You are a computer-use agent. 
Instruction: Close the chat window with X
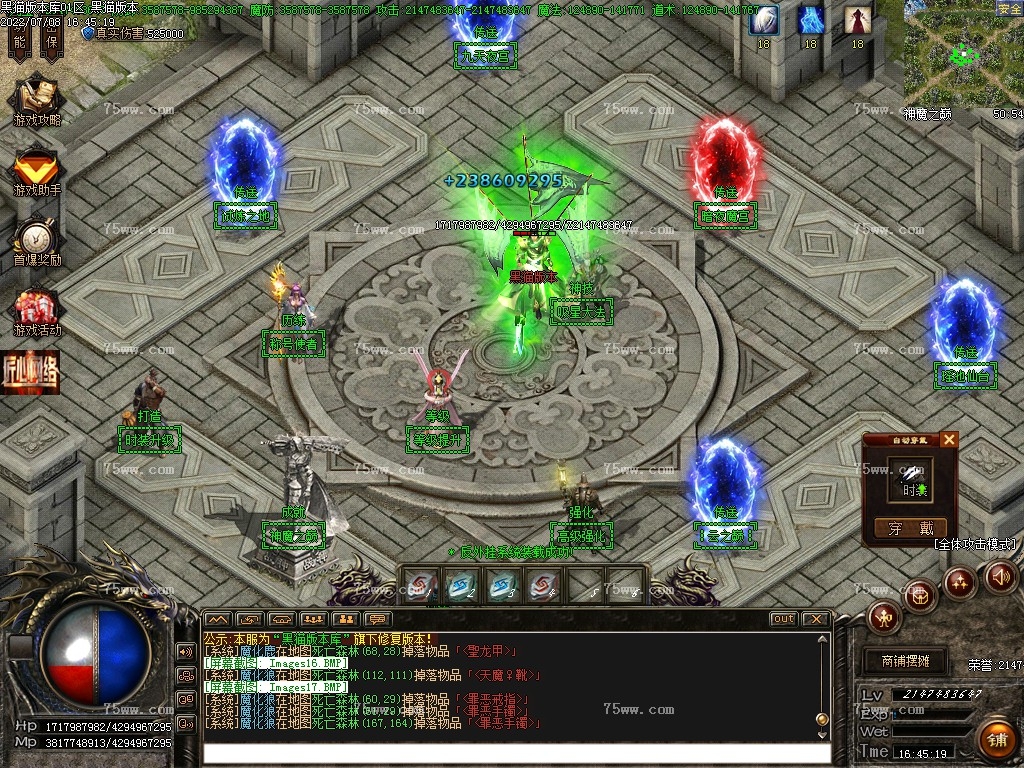tap(815, 619)
